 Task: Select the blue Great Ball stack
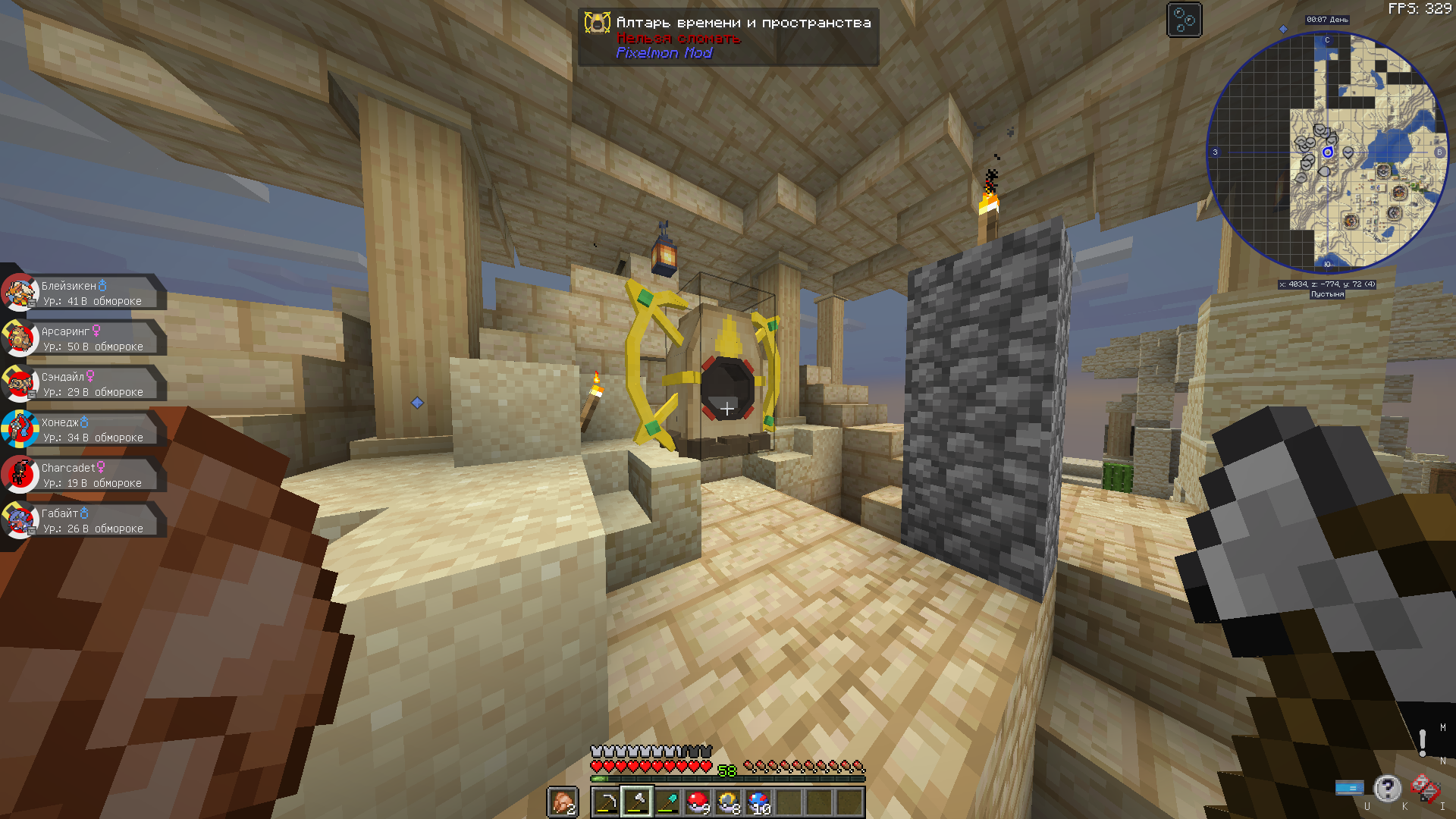click(758, 802)
